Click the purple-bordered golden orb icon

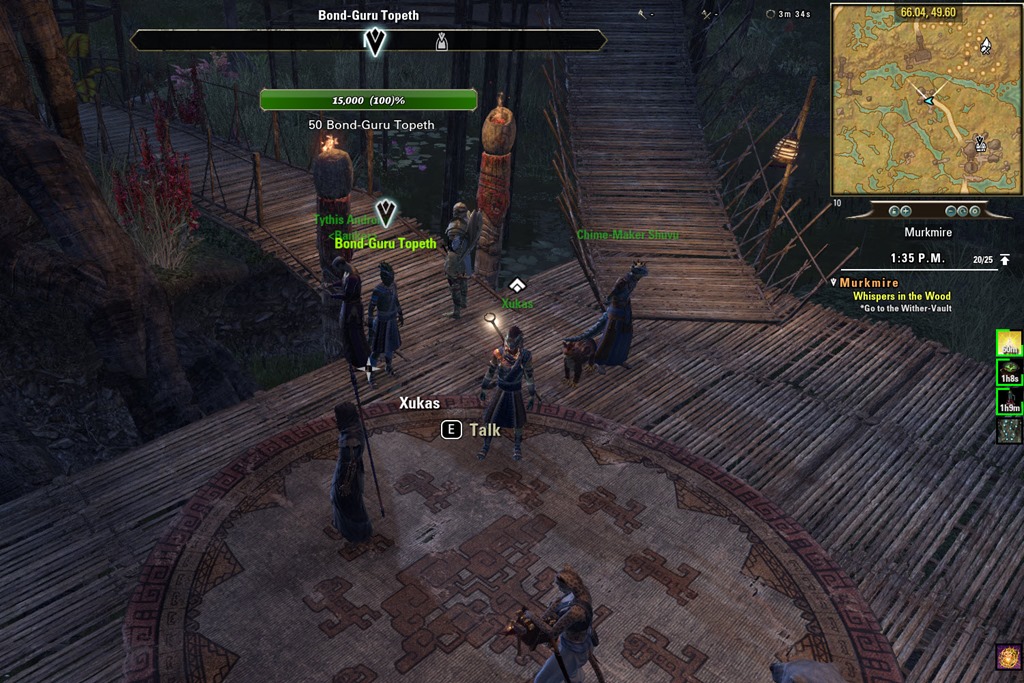[x=1008, y=657]
